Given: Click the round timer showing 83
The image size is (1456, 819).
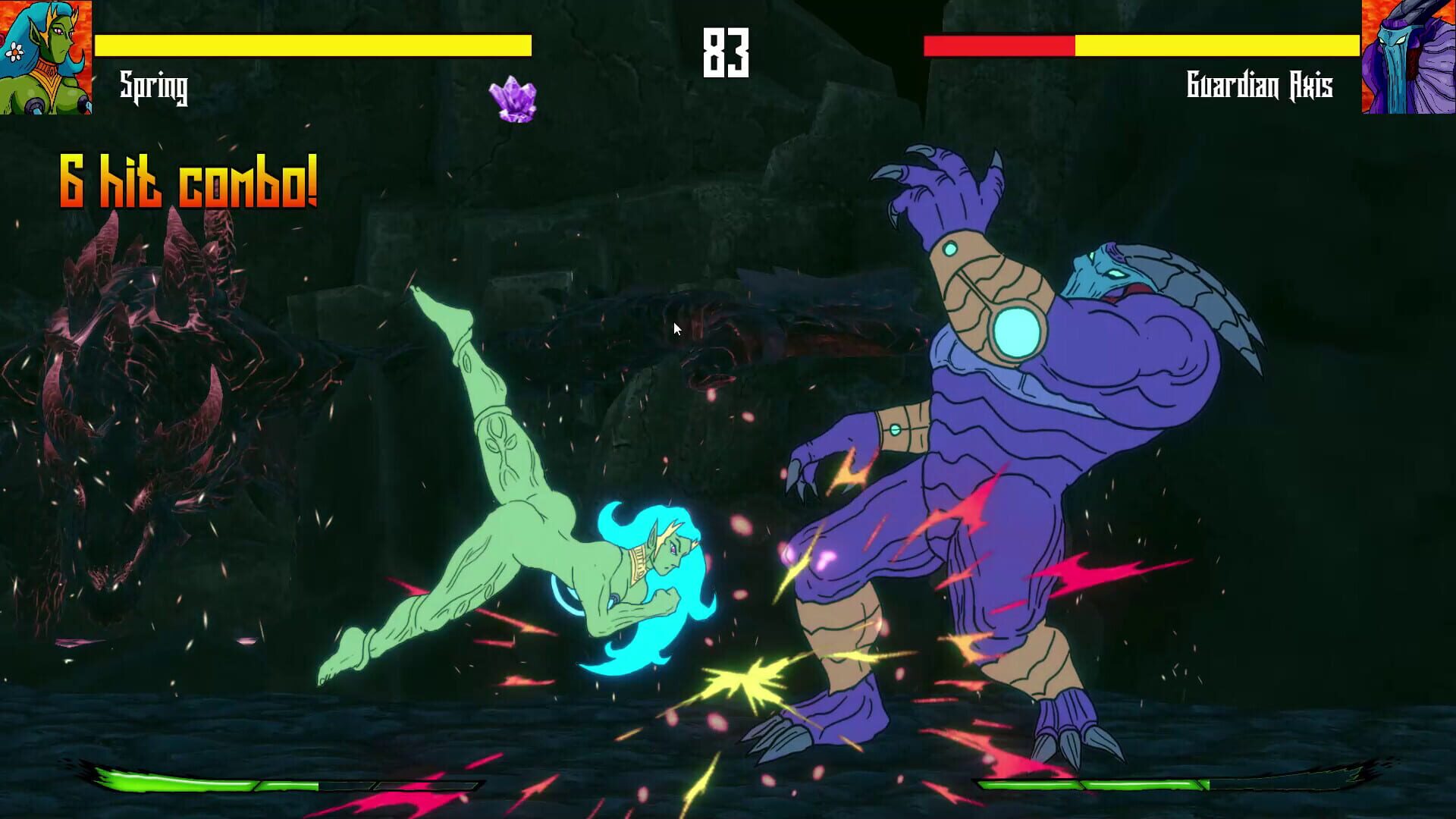Looking at the screenshot, I should click(727, 53).
